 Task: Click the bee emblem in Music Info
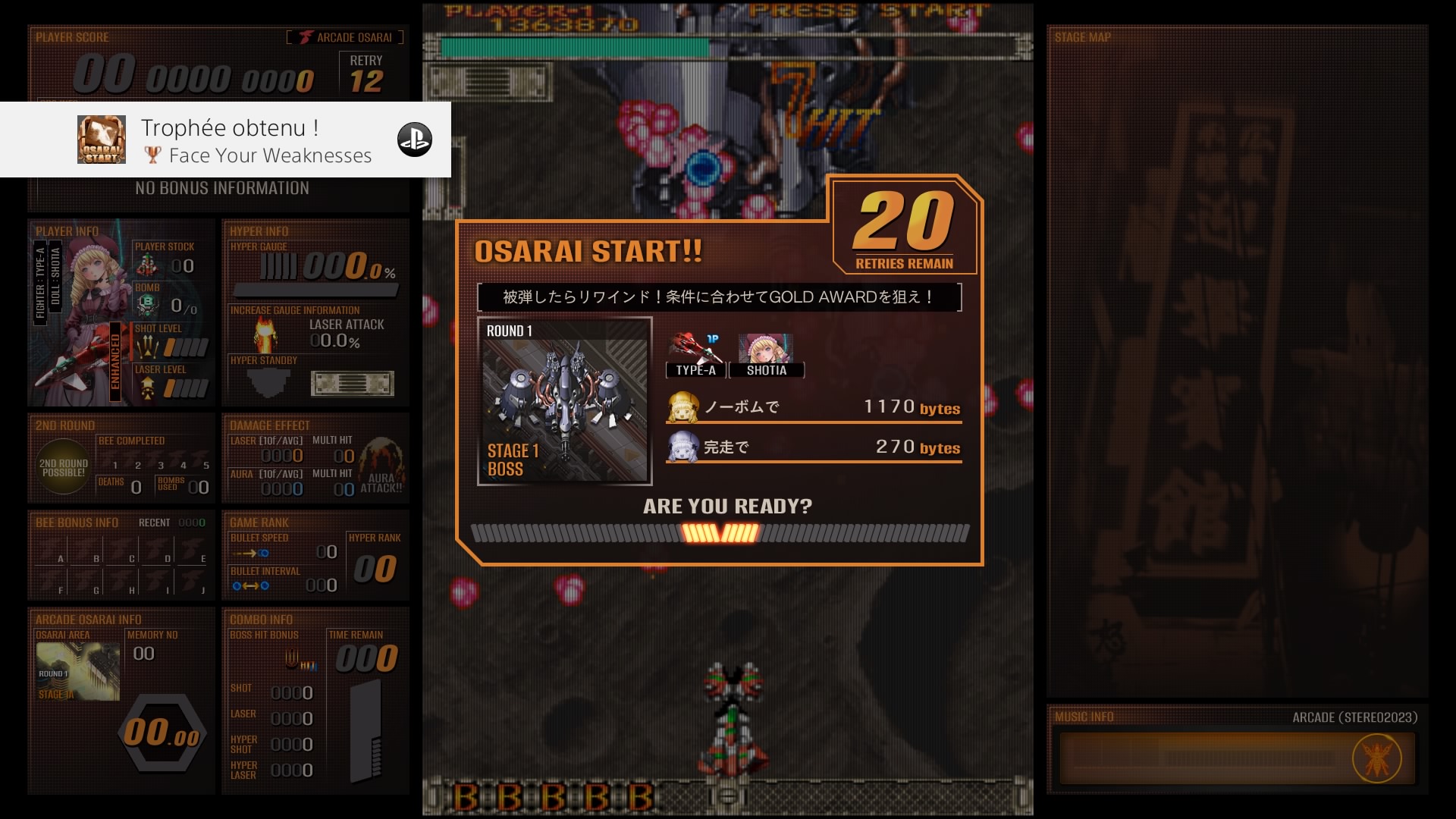[x=1376, y=758]
